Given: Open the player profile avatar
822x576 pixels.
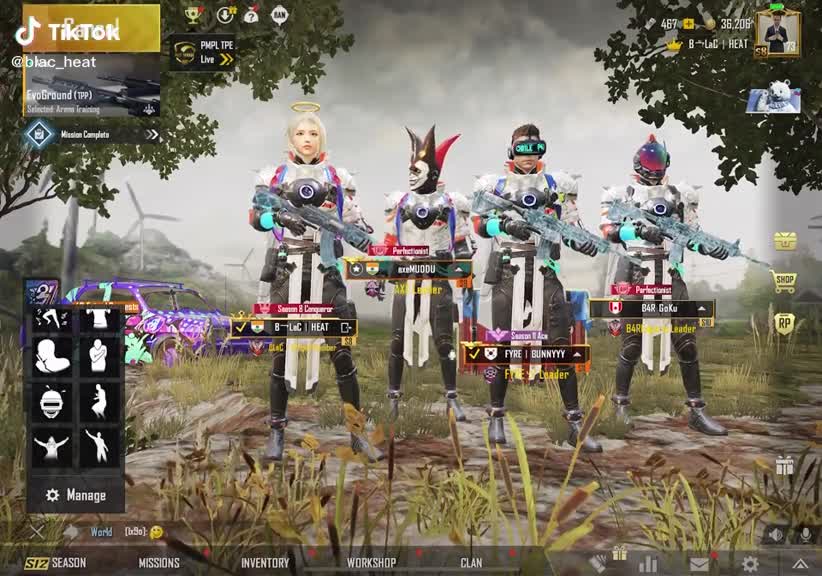Looking at the screenshot, I should point(777,31).
